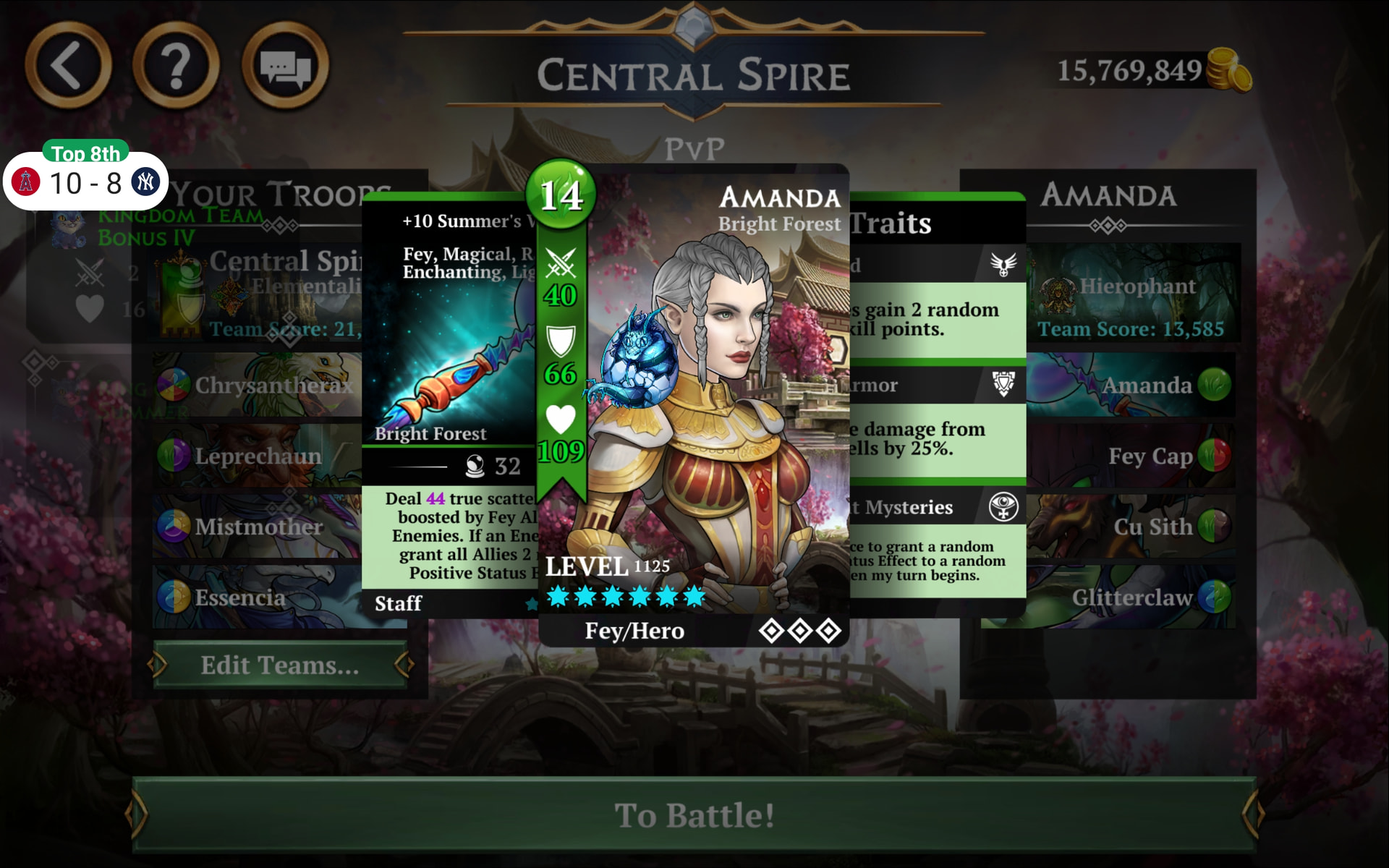Viewport: 1389px width, 868px height.
Task: Choose the Mistmother troop row
Action: (x=257, y=527)
